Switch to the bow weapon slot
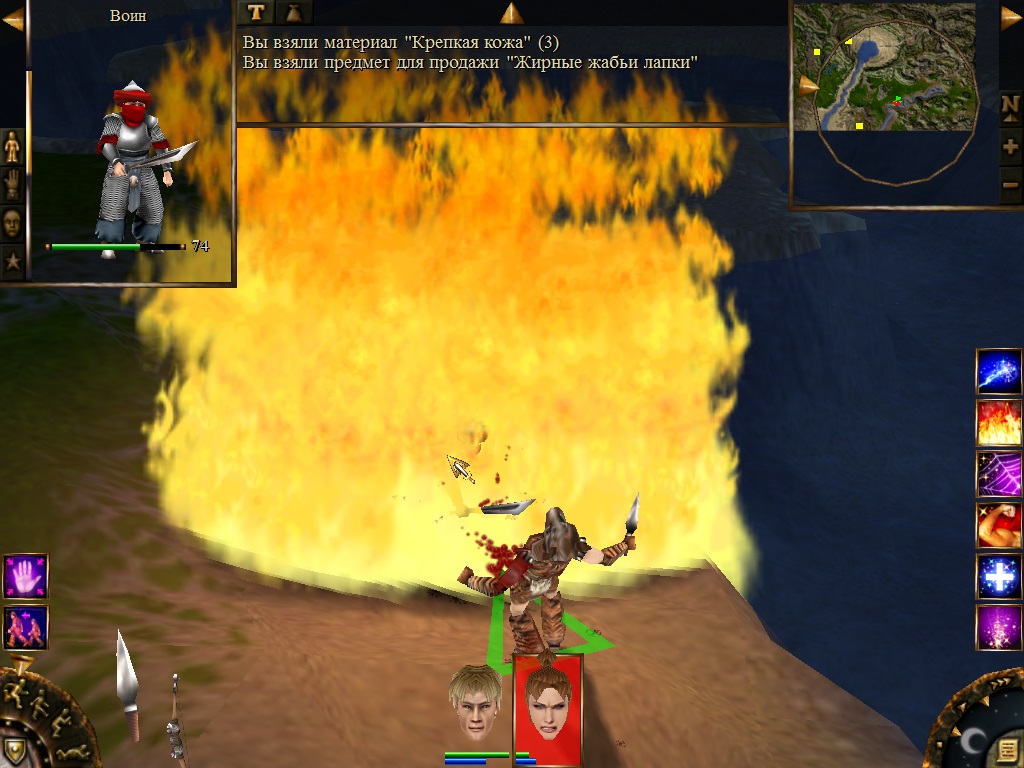Image resolution: width=1024 pixels, height=768 pixels. tap(176, 722)
